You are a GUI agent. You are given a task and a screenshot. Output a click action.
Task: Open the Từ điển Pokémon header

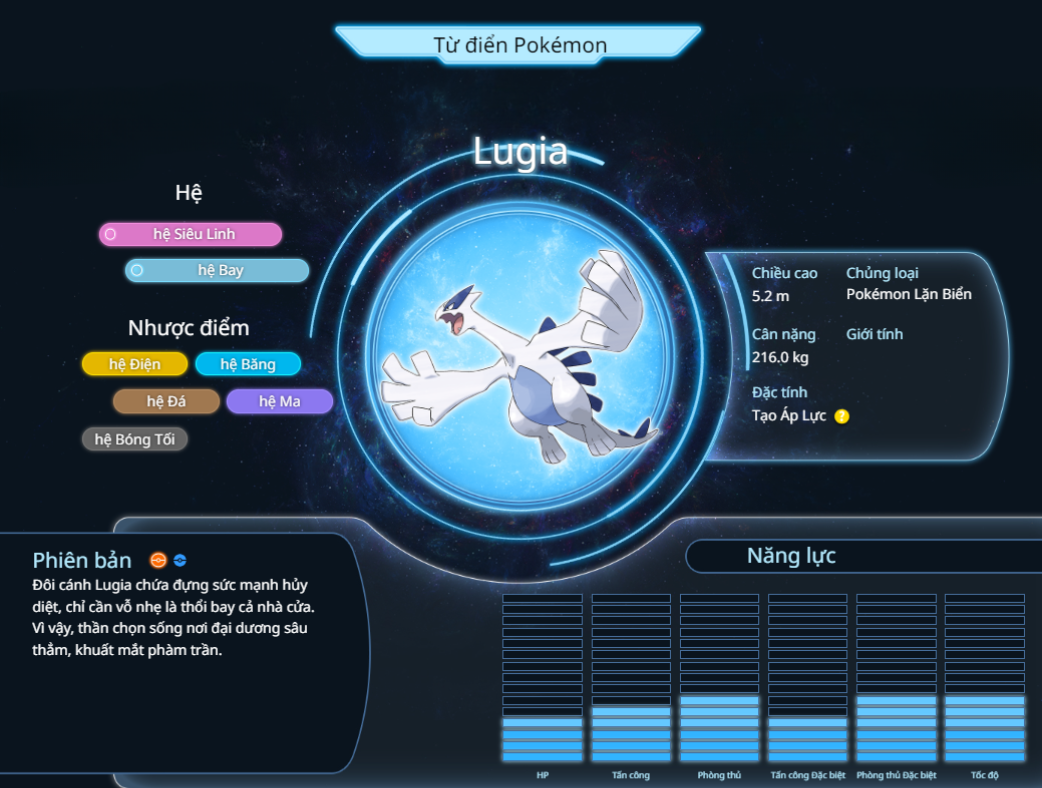click(519, 45)
